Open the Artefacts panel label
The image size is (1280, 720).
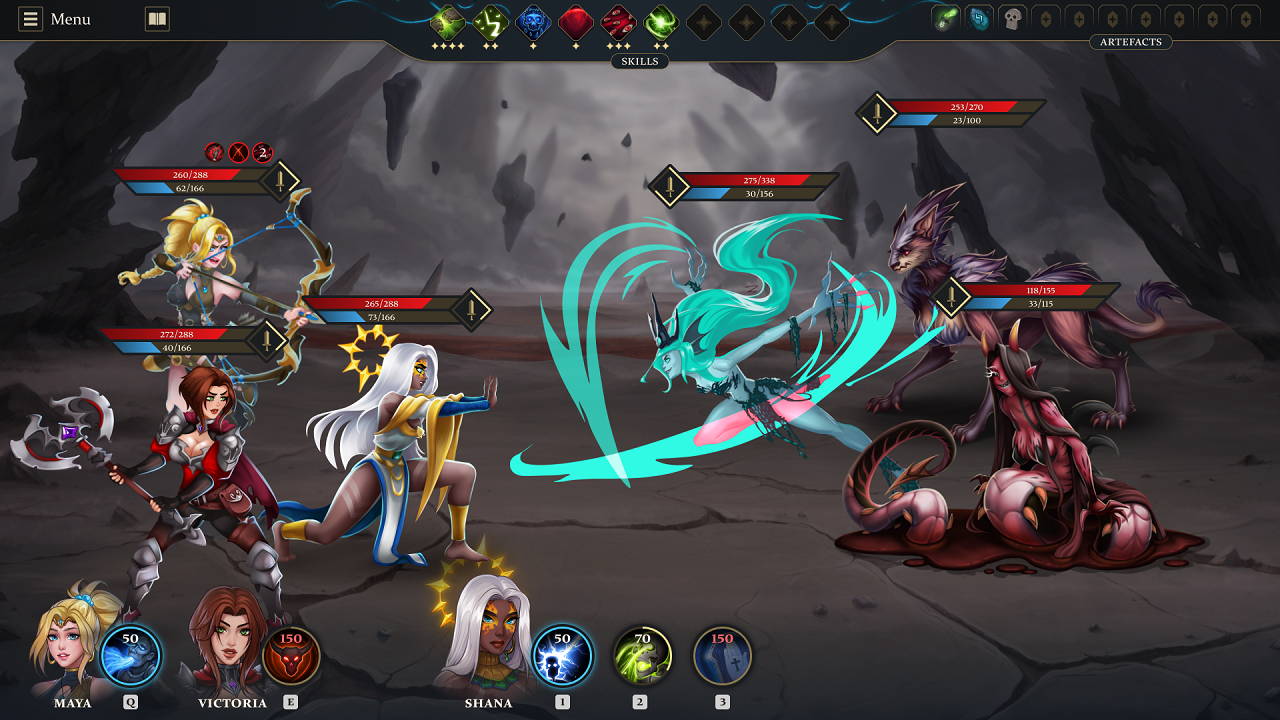coord(1130,42)
